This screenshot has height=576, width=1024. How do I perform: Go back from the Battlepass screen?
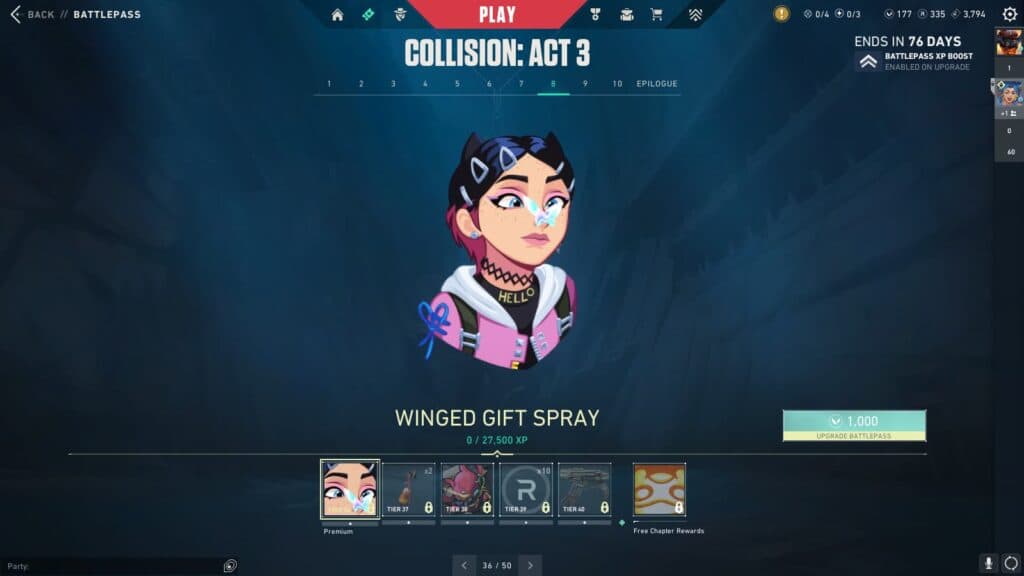[x=32, y=15]
